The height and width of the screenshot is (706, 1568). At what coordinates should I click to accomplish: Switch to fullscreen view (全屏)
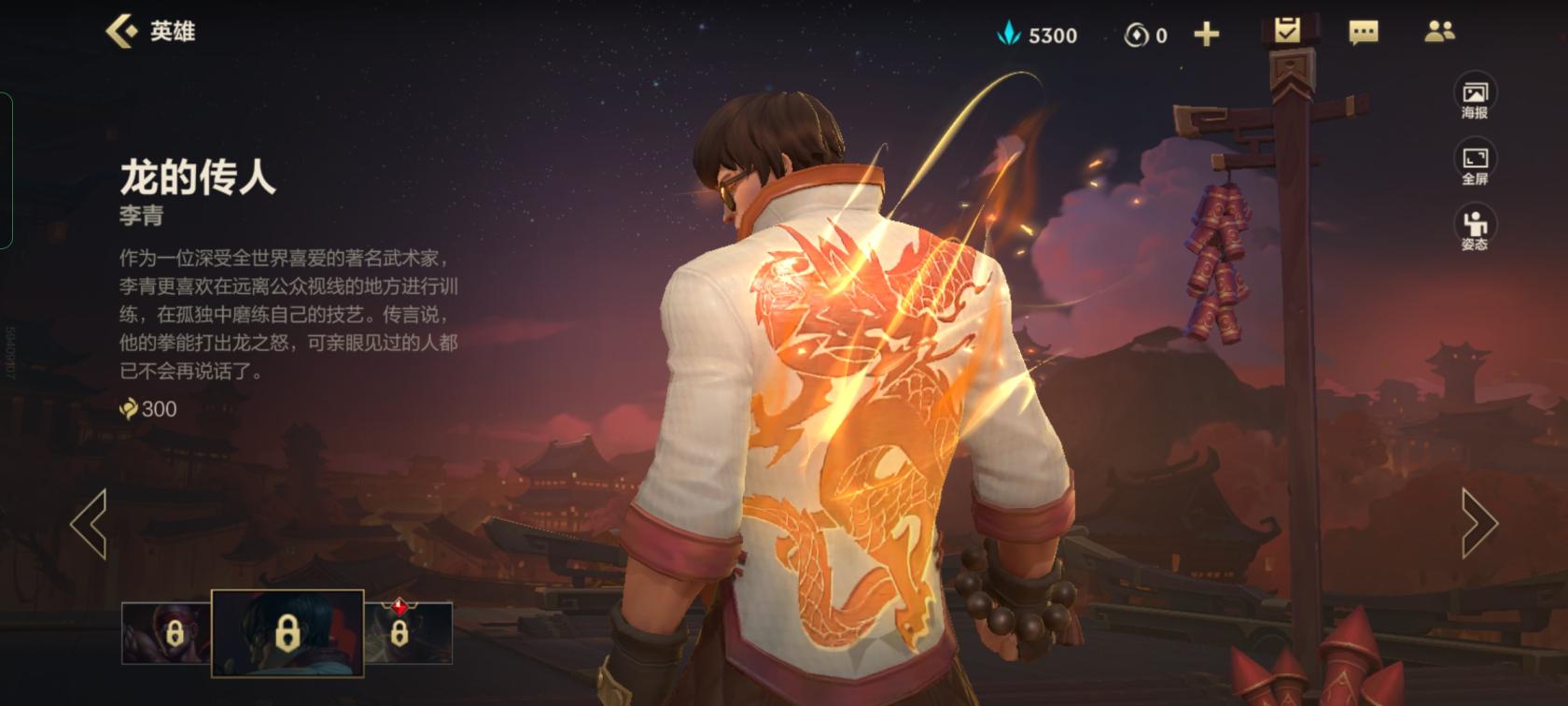coord(1475,164)
